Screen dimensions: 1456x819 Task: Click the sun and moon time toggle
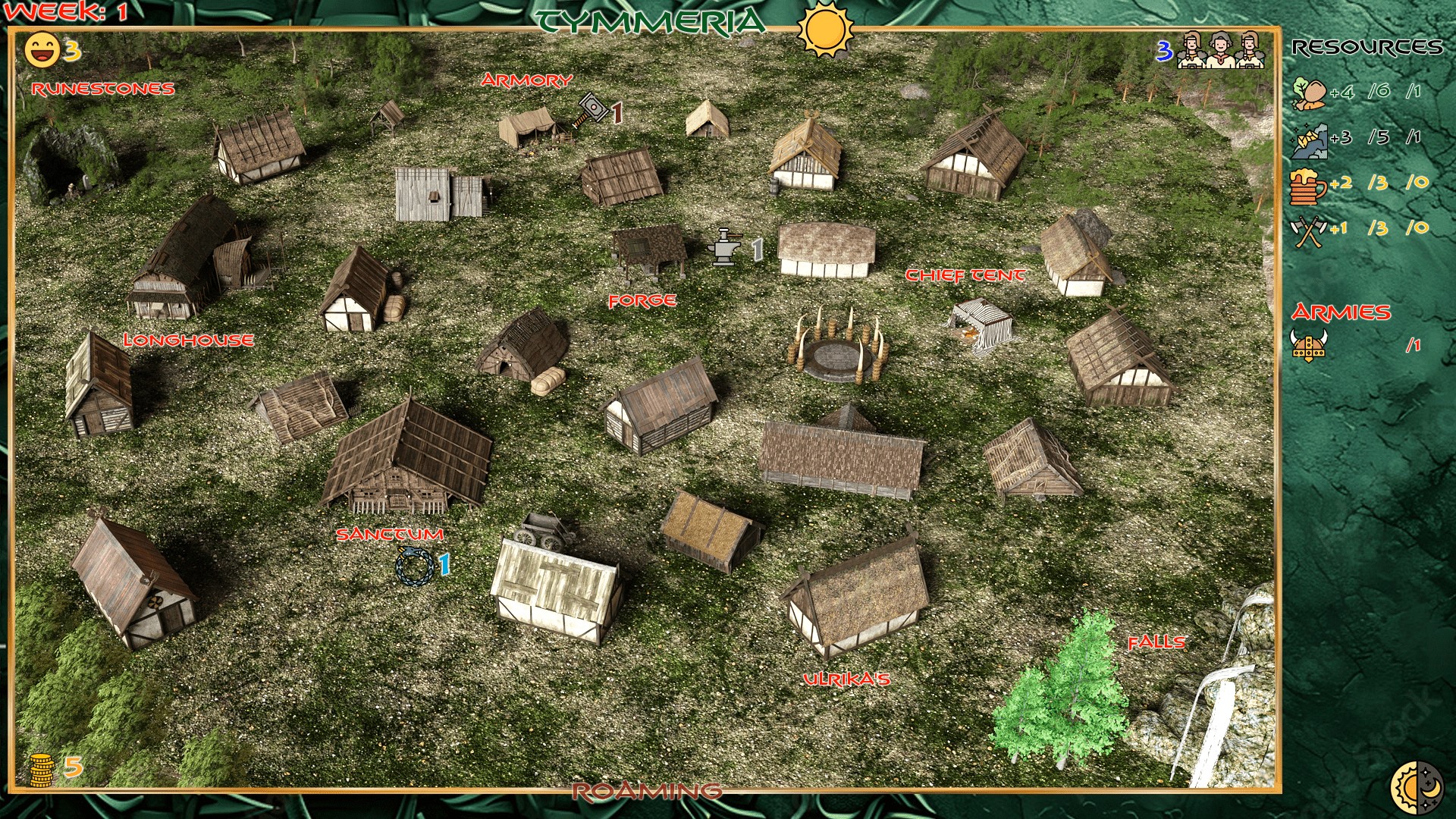1417,789
